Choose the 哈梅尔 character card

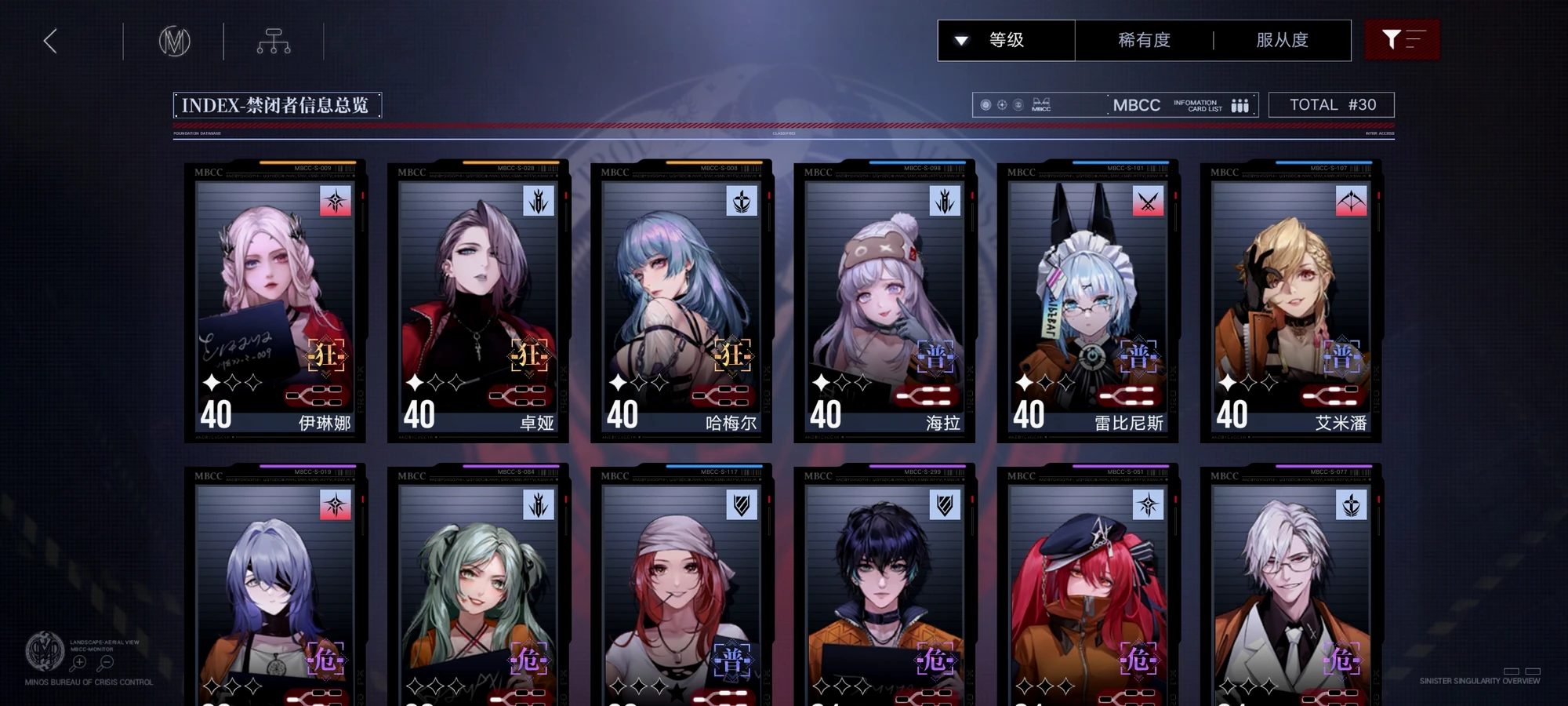click(681, 302)
